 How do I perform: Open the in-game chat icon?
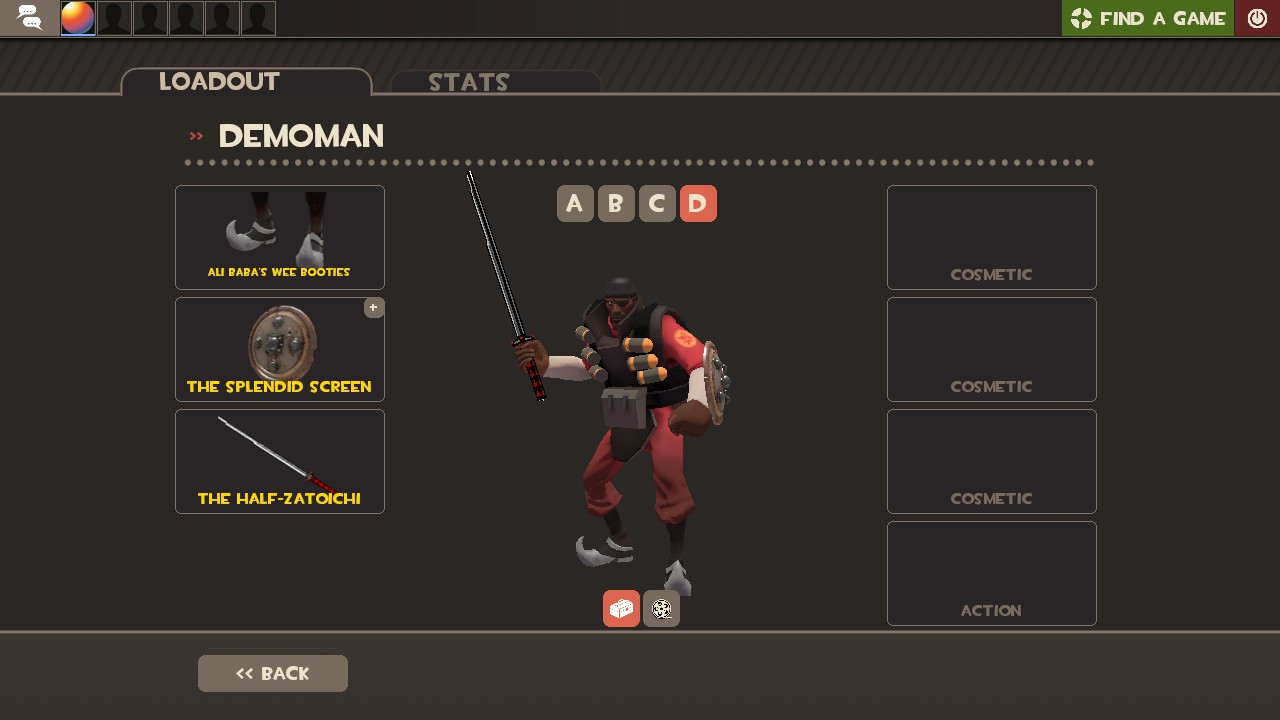pyautogui.click(x=29, y=17)
